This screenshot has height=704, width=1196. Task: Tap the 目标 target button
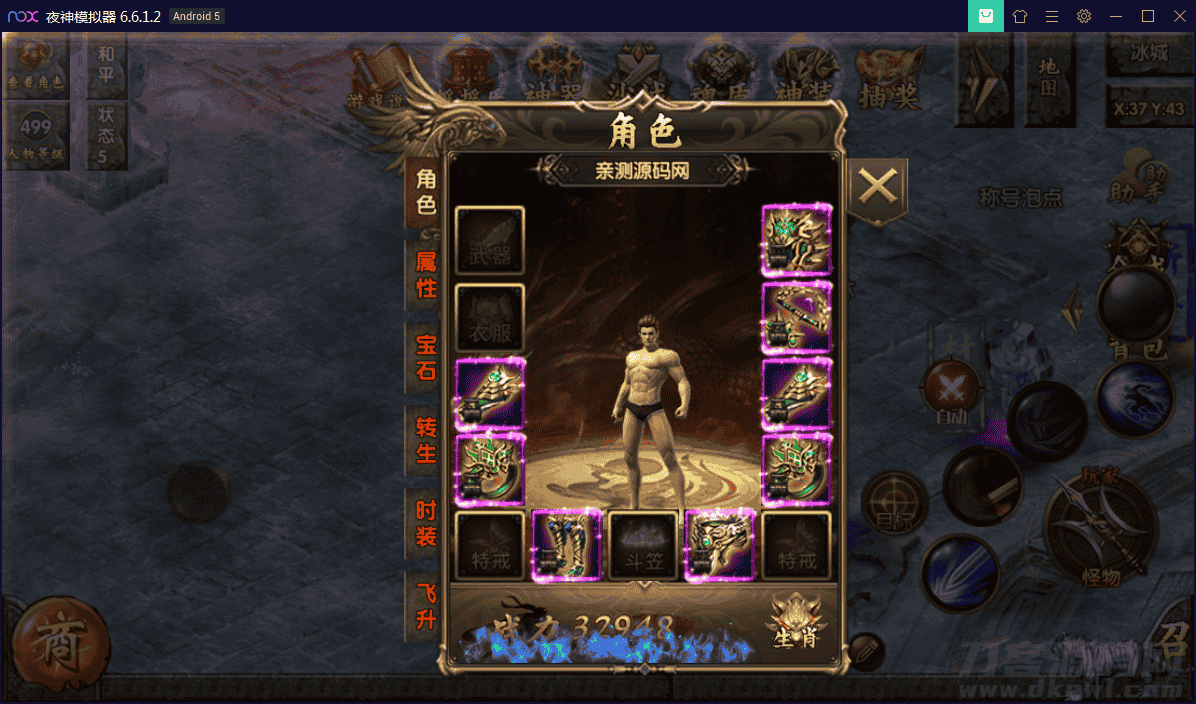click(895, 503)
